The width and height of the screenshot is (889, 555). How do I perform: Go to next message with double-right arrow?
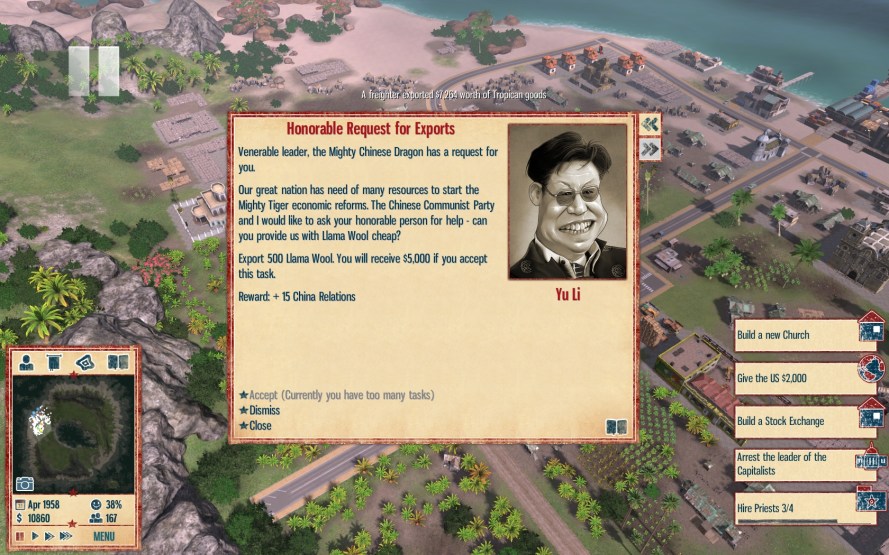[650, 149]
